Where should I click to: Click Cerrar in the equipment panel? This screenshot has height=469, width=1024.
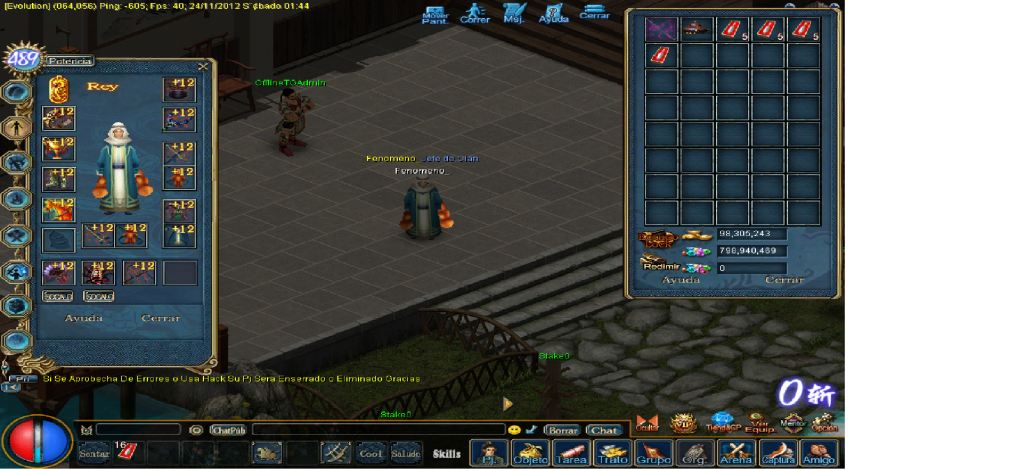pos(161,318)
